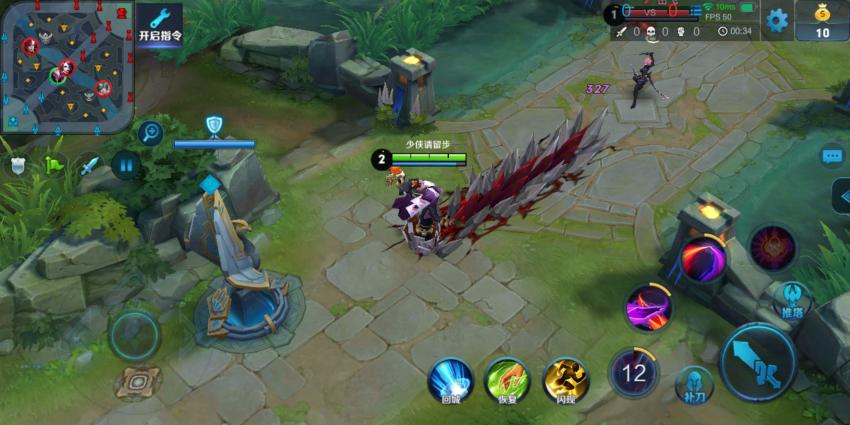
Task: Open the settings gear
Action: 777,19
